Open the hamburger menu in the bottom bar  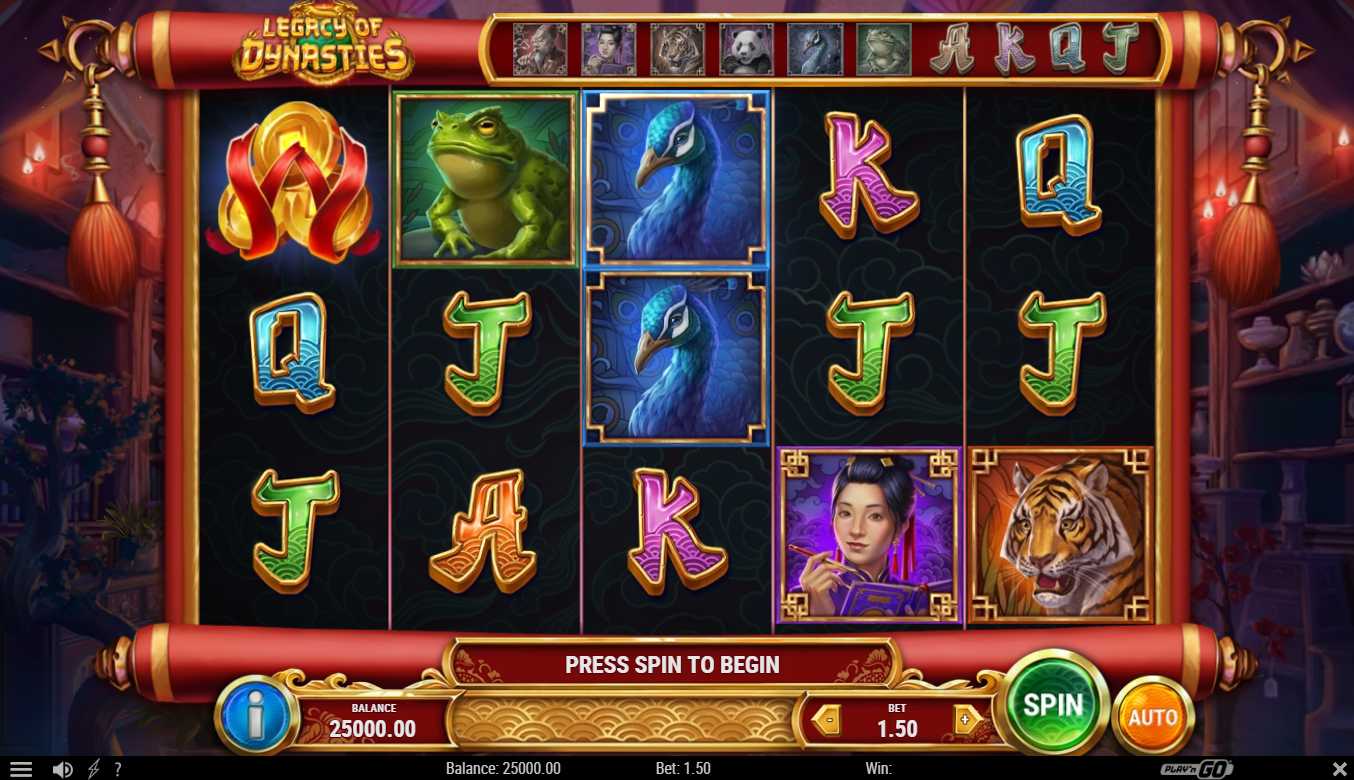[x=21, y=769]
